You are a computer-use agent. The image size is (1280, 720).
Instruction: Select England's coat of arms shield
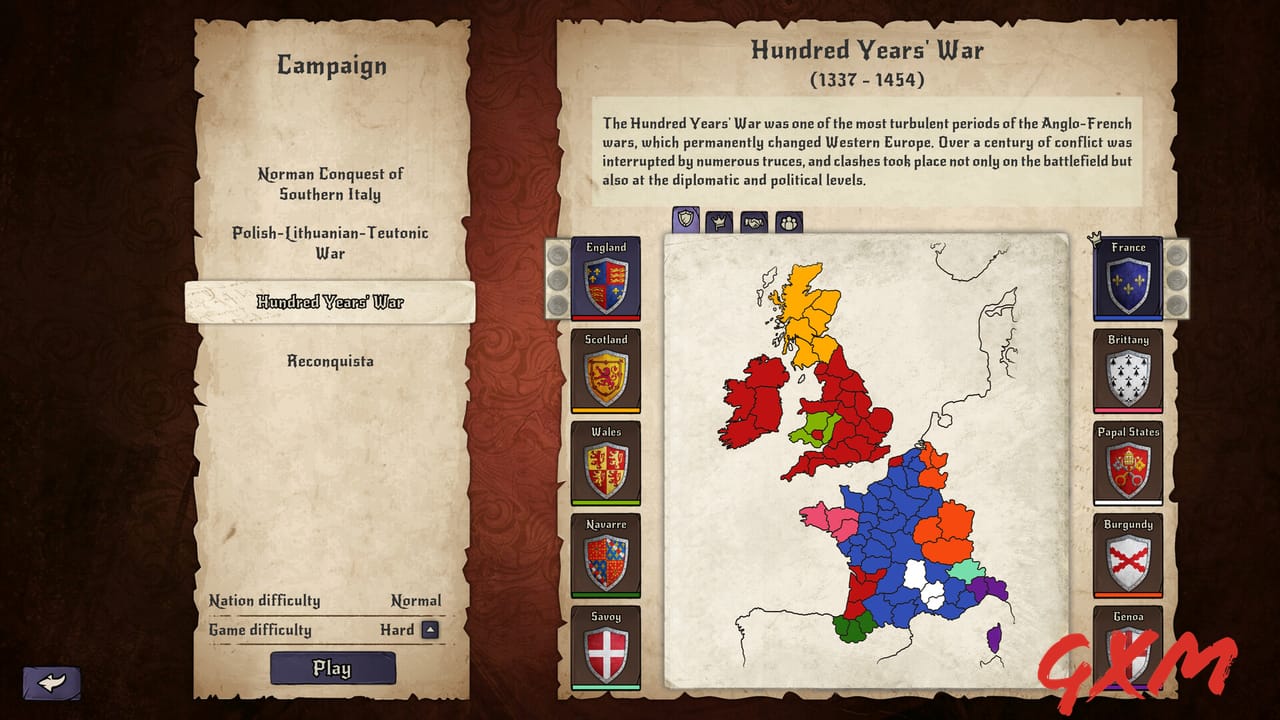coord(607,283)
